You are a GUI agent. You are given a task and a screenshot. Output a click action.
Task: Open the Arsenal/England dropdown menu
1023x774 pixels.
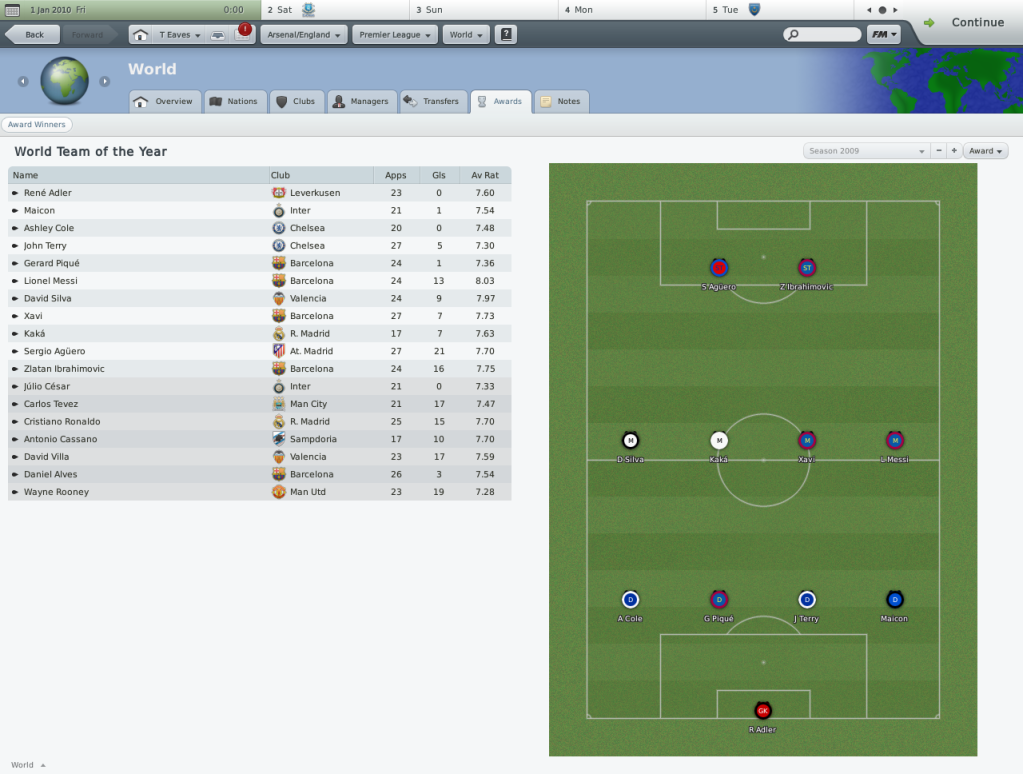304,35
